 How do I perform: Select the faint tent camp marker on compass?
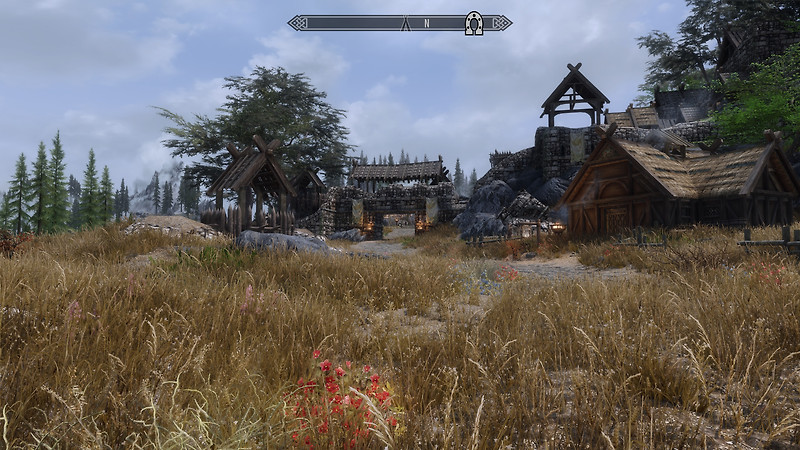(x=406, y=23)
